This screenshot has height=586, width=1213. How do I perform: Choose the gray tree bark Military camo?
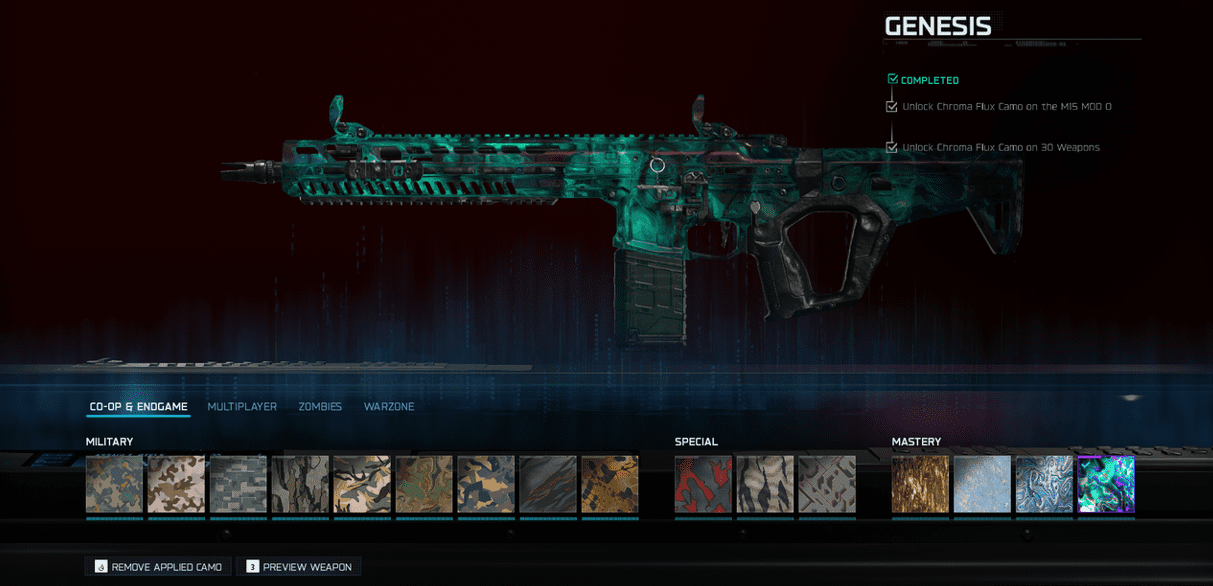click(300, 485)
